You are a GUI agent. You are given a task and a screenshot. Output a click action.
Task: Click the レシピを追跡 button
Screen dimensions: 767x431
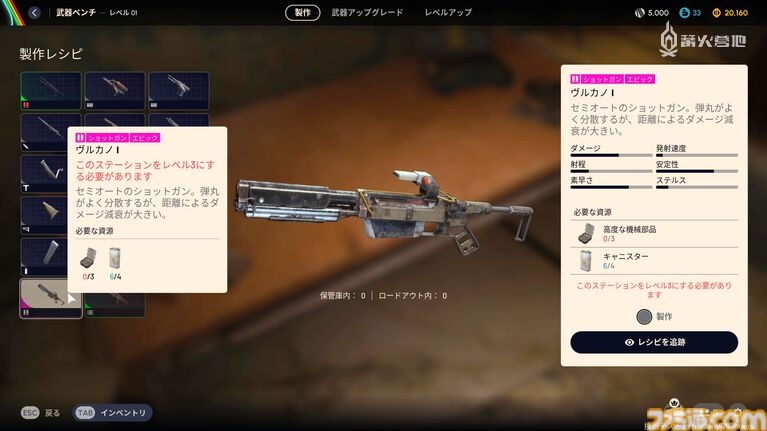(x=654, y=342)
